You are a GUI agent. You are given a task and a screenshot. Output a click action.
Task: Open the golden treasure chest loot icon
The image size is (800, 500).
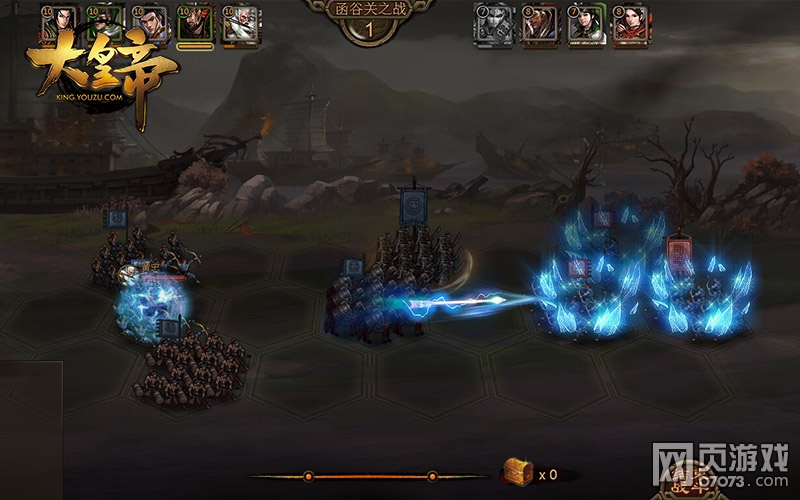coord(517,472)
